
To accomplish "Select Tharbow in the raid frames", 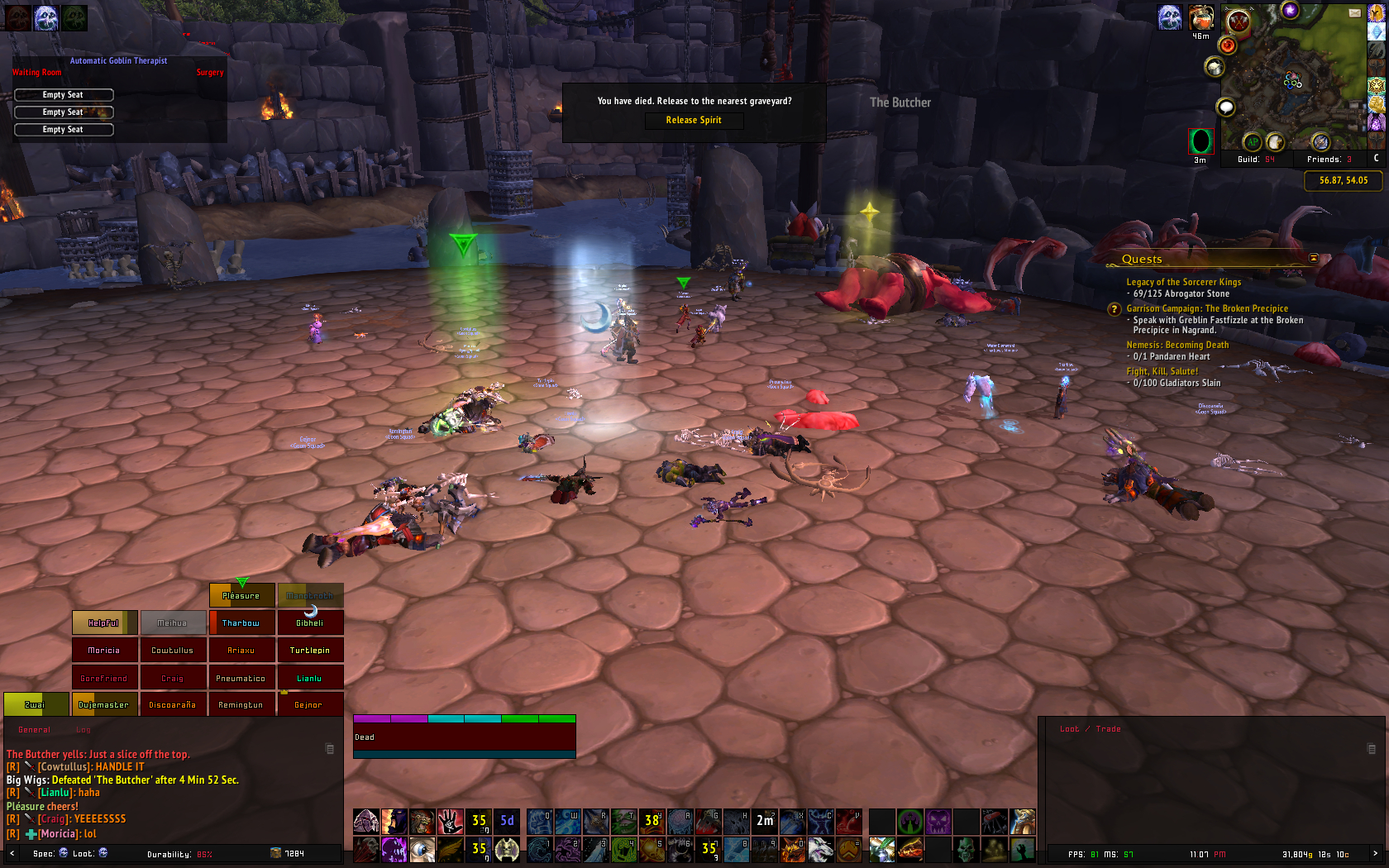I will 241,623.
